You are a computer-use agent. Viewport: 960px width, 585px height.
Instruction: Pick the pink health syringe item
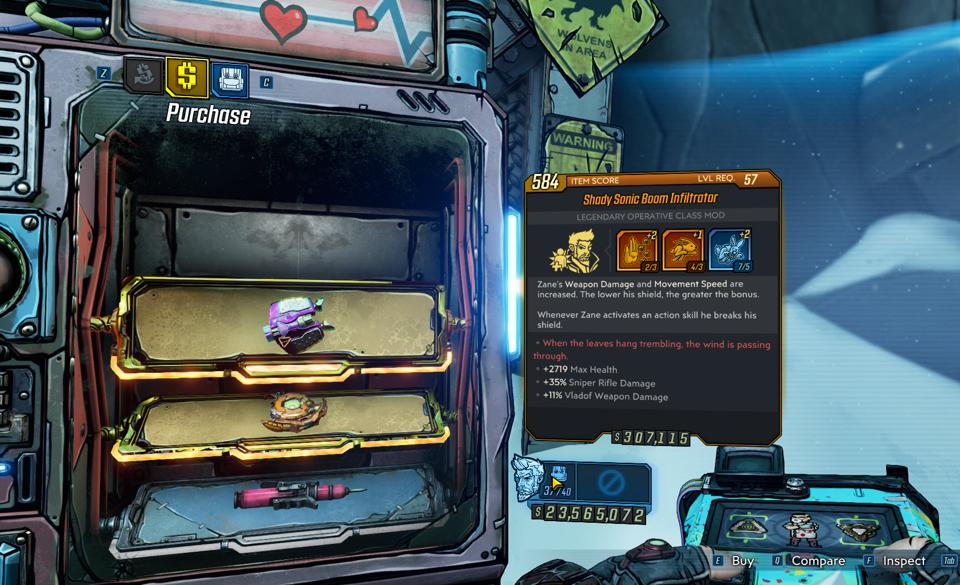coord(288,495)
